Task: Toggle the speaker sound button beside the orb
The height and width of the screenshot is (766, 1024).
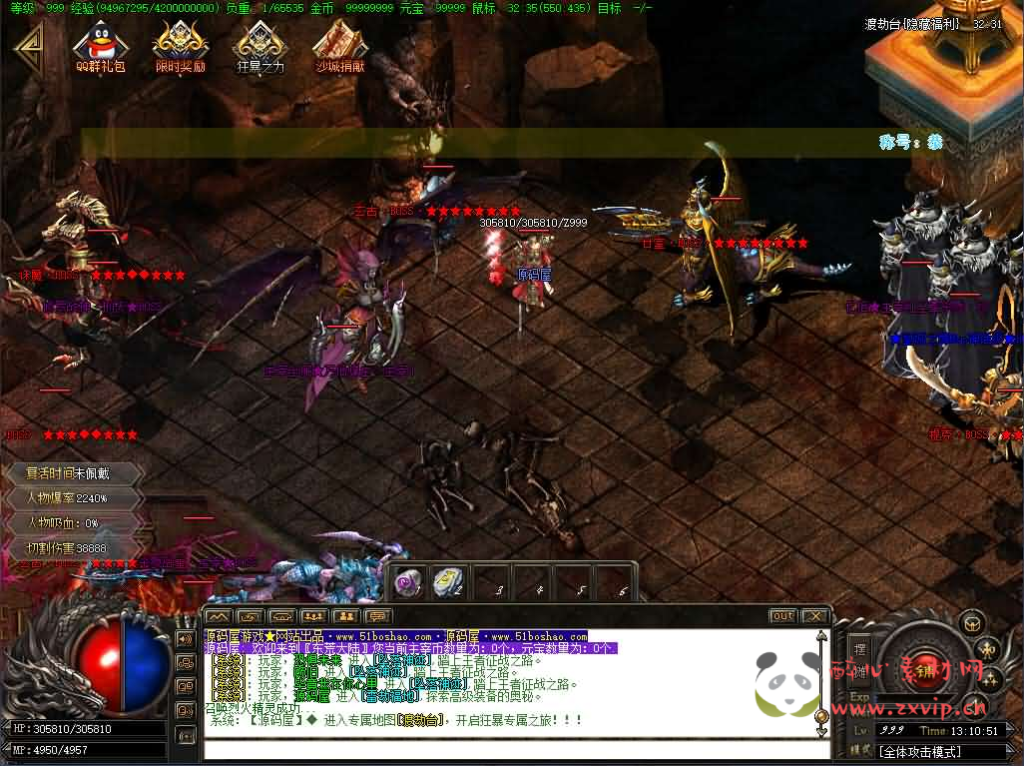Action: 185,638
